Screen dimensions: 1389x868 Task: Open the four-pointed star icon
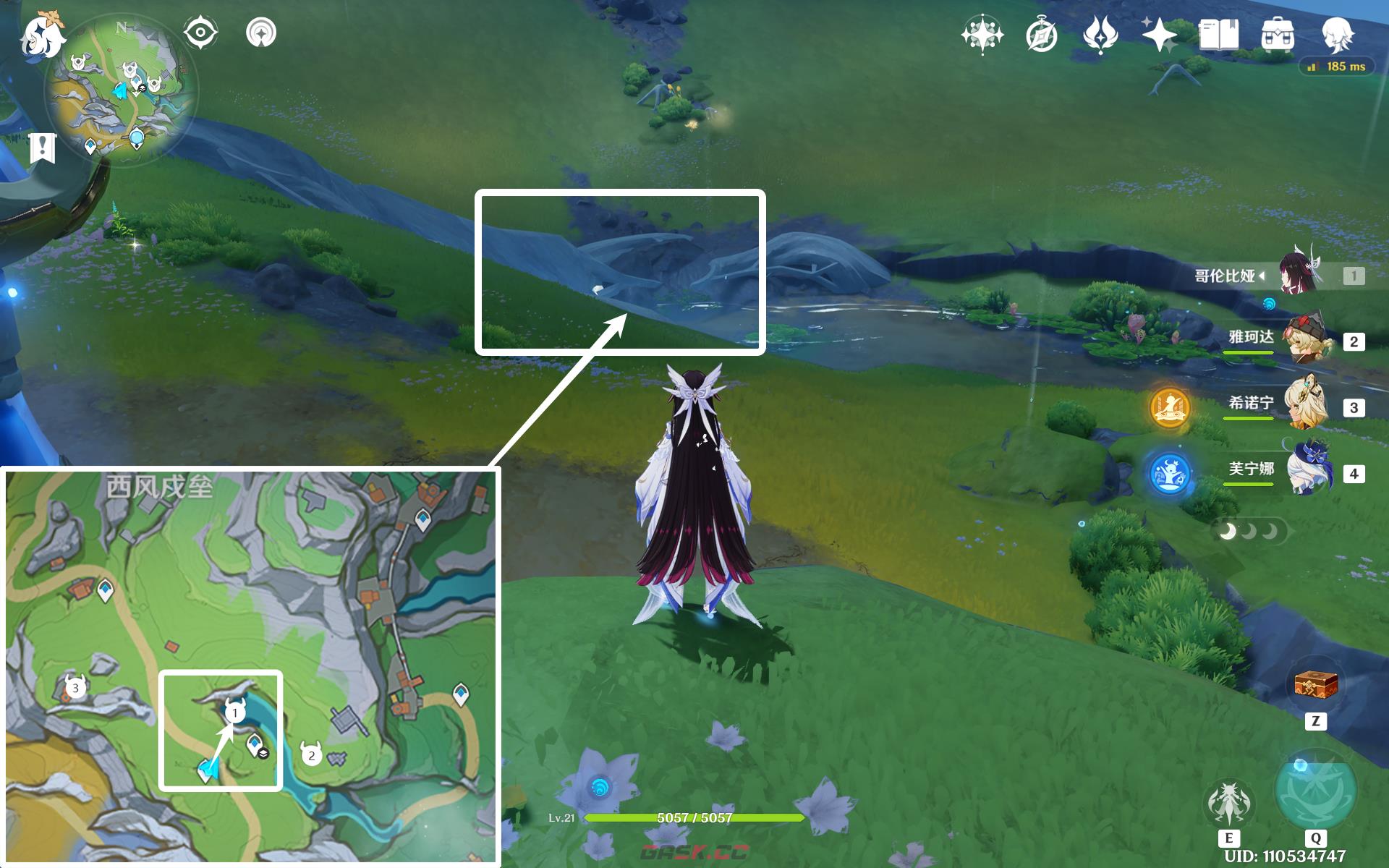pos(982,35)
